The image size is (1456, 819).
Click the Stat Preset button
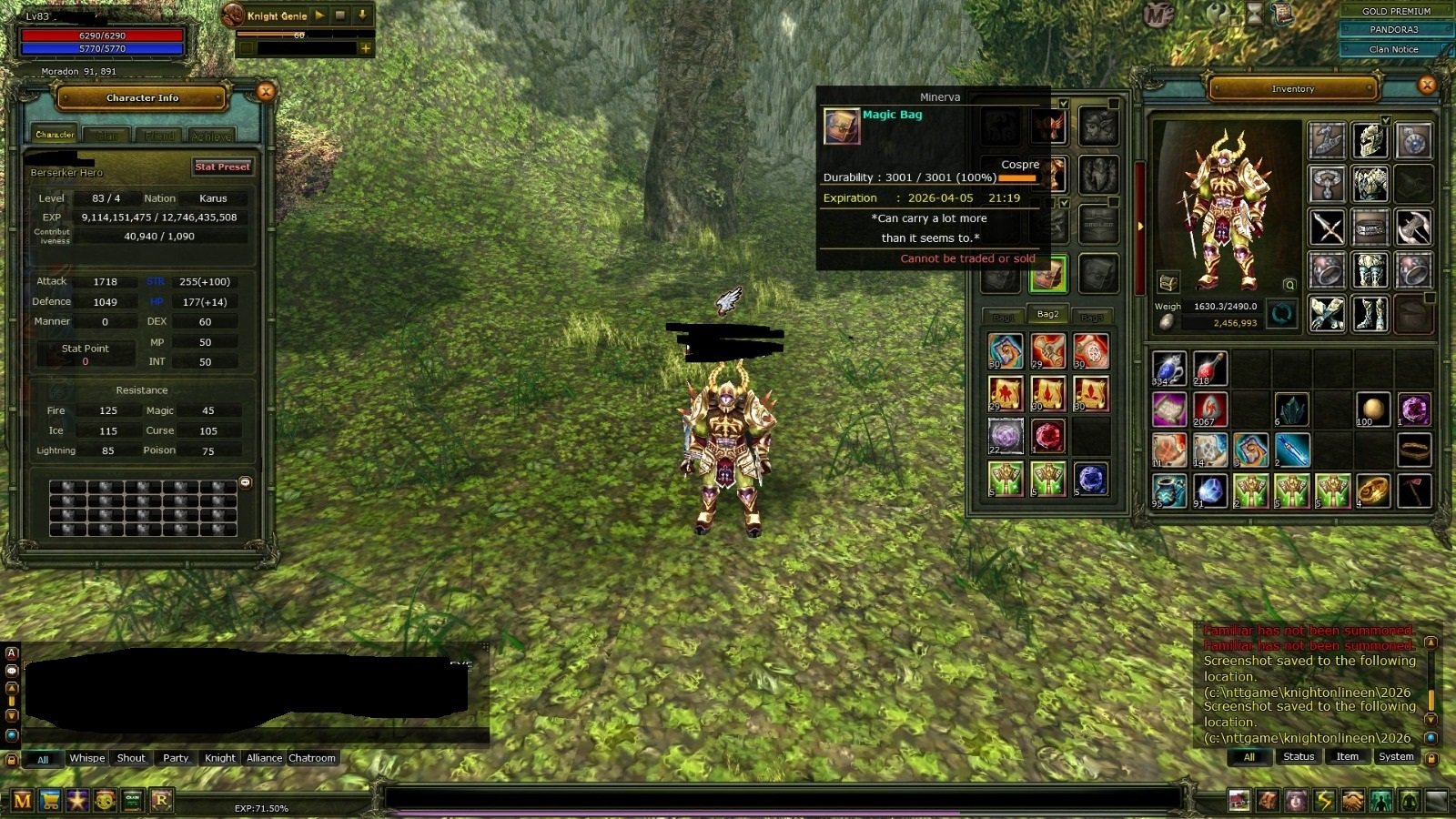pos(222,167)
